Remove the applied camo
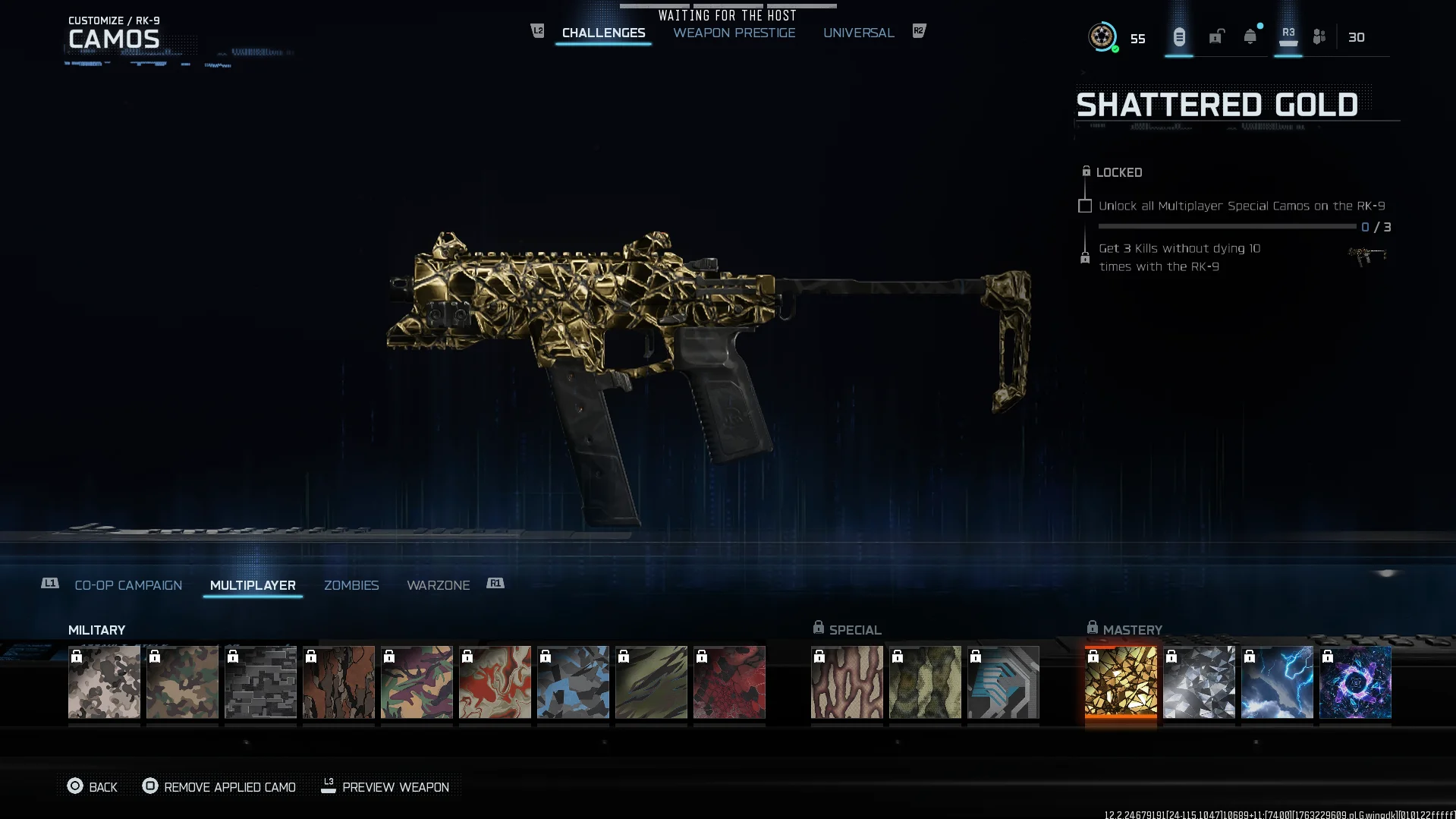Image resolution: width=1456 pixels, height=819 pixels. [x=219, y=787]
